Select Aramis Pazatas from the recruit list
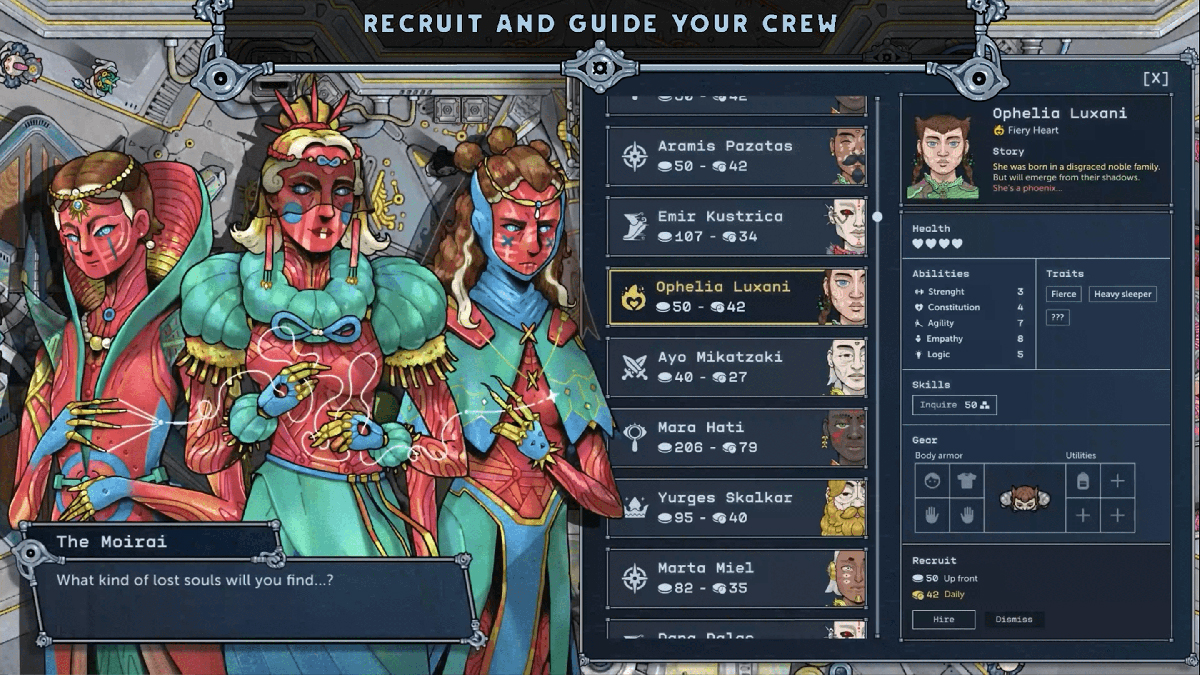The width and height of the screenshot is (1200, 675). [736, 156]
